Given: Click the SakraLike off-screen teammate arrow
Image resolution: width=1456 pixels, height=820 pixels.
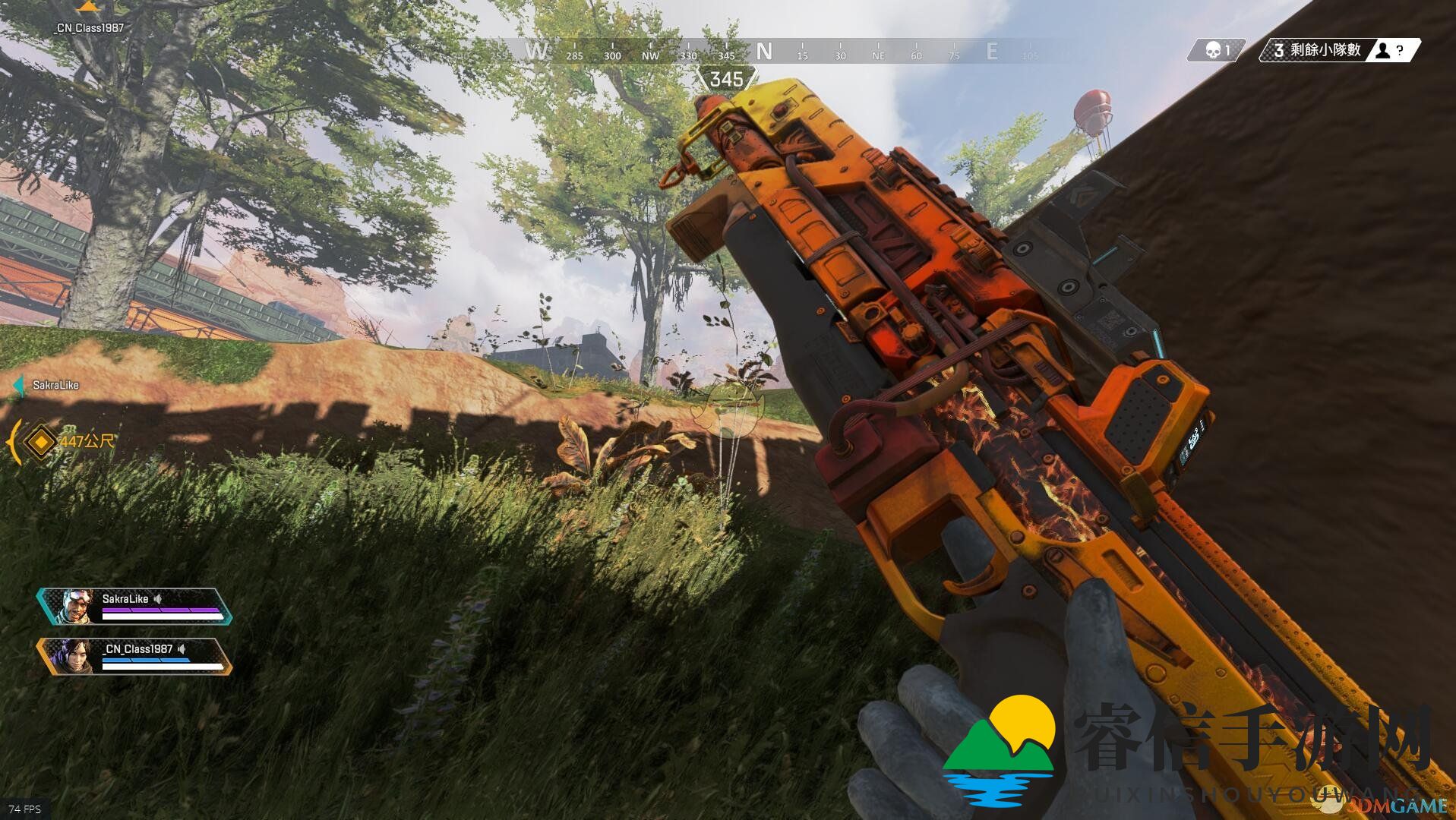Looking at the screenshot, I should [19, 386].
